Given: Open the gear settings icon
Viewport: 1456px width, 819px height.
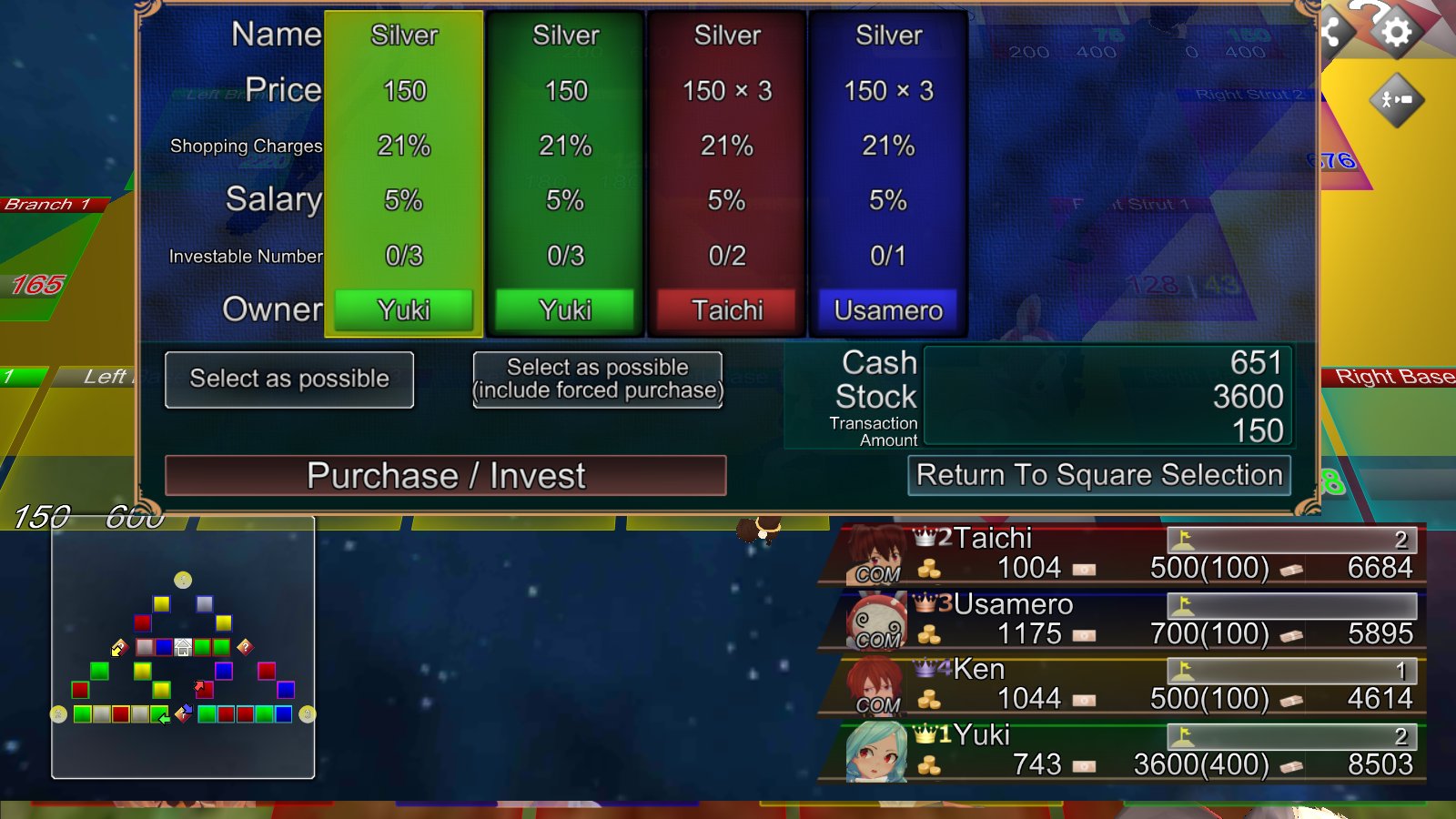Looking at the screenshot, I should click(x=1396, y=34).
